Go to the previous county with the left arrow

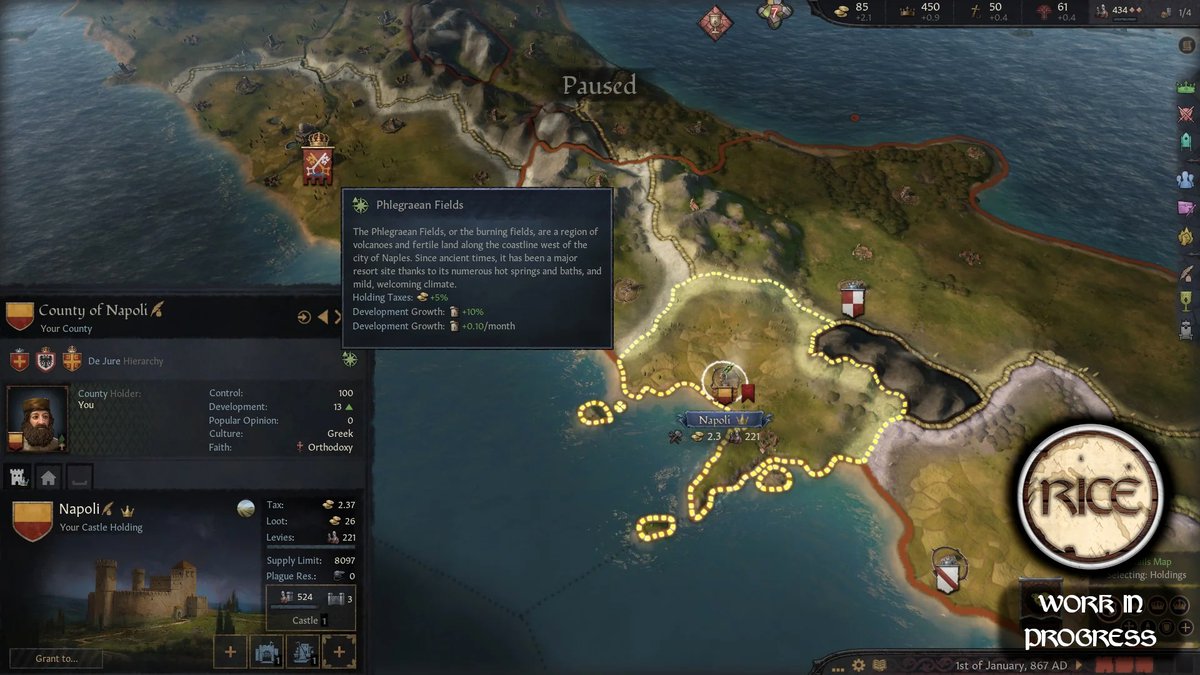(323, 317)
